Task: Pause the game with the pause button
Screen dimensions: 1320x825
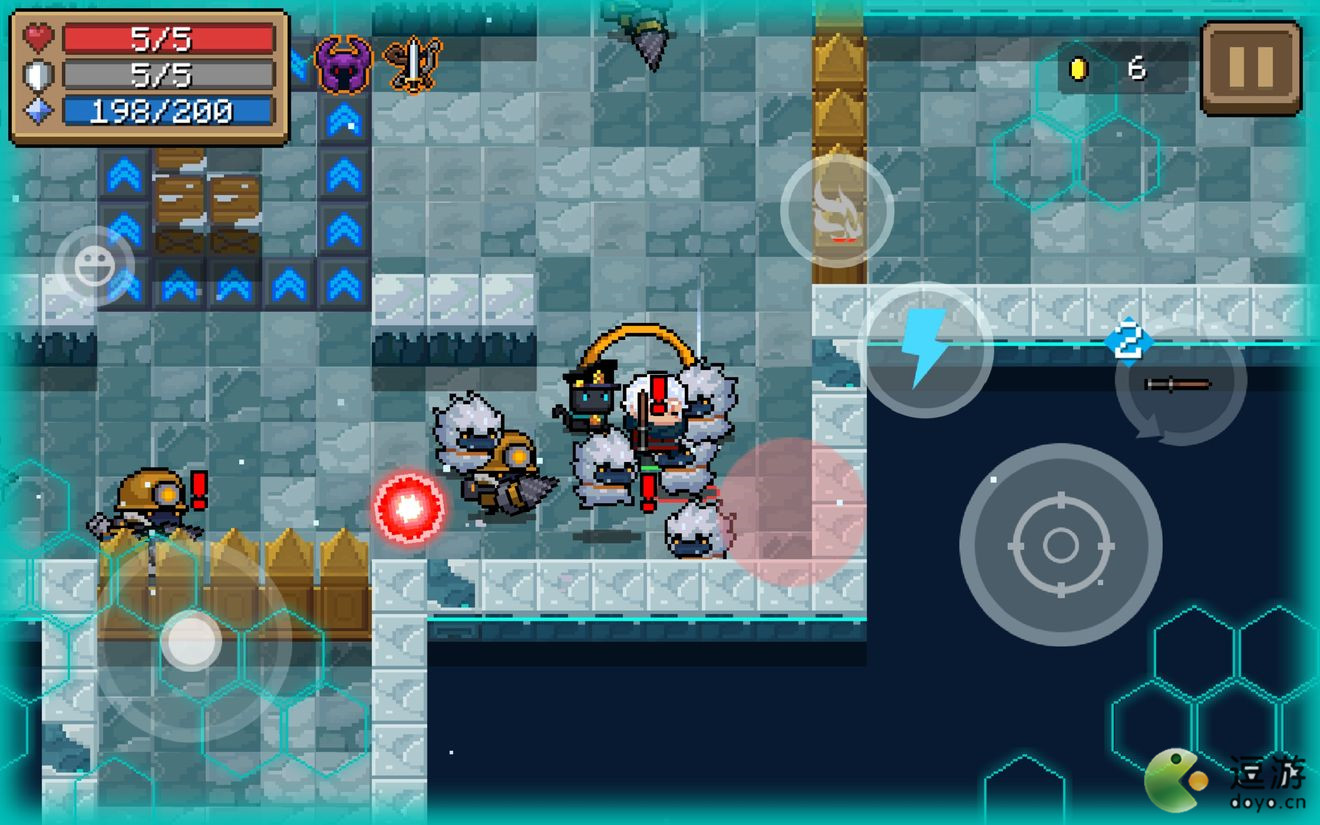Action: [x=1250, y=67]
